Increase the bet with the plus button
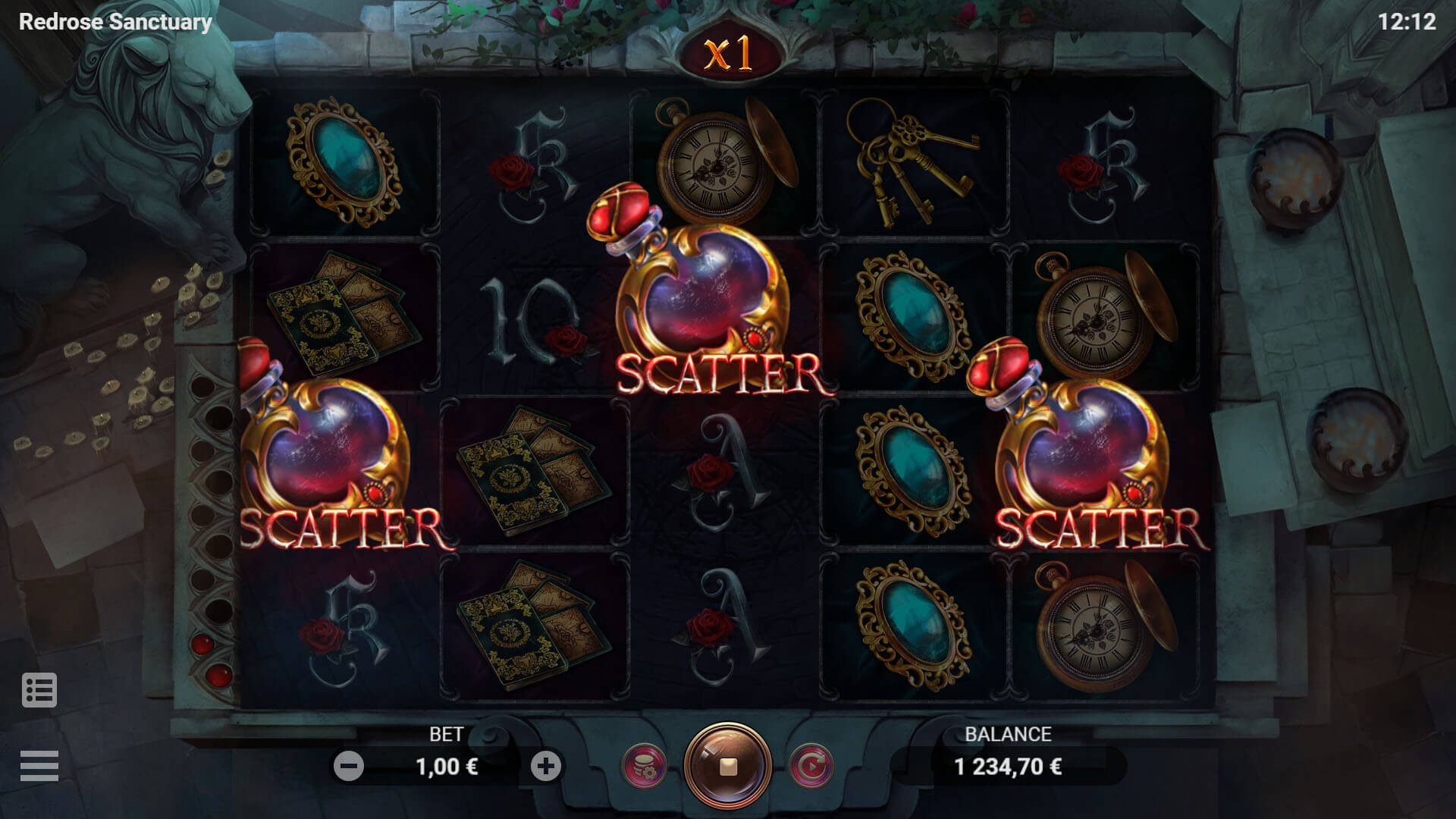This screenshot has width=1456, height=819. (545, 767)
